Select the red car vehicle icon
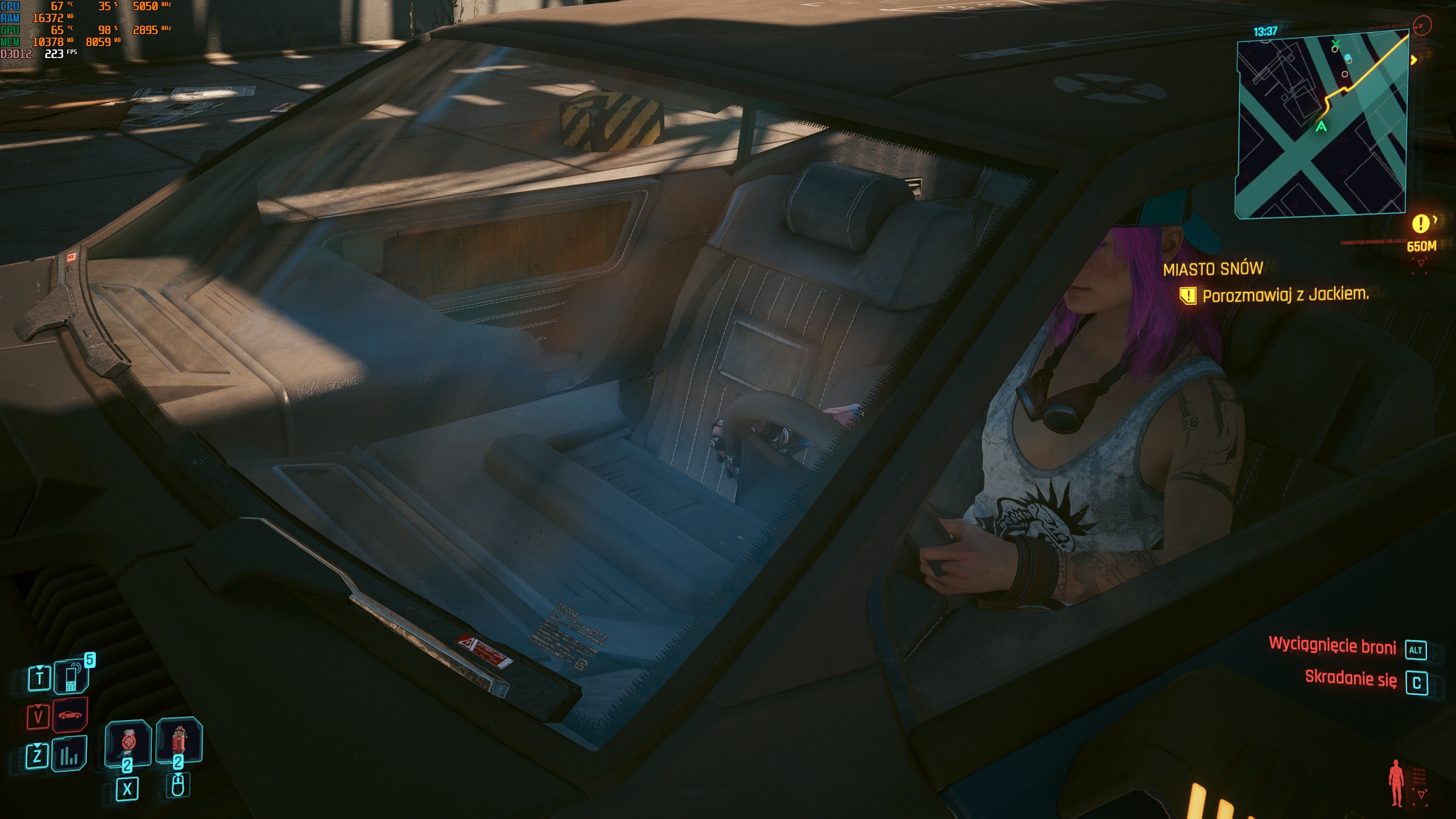1456x819 pixels. coord(70,715)
